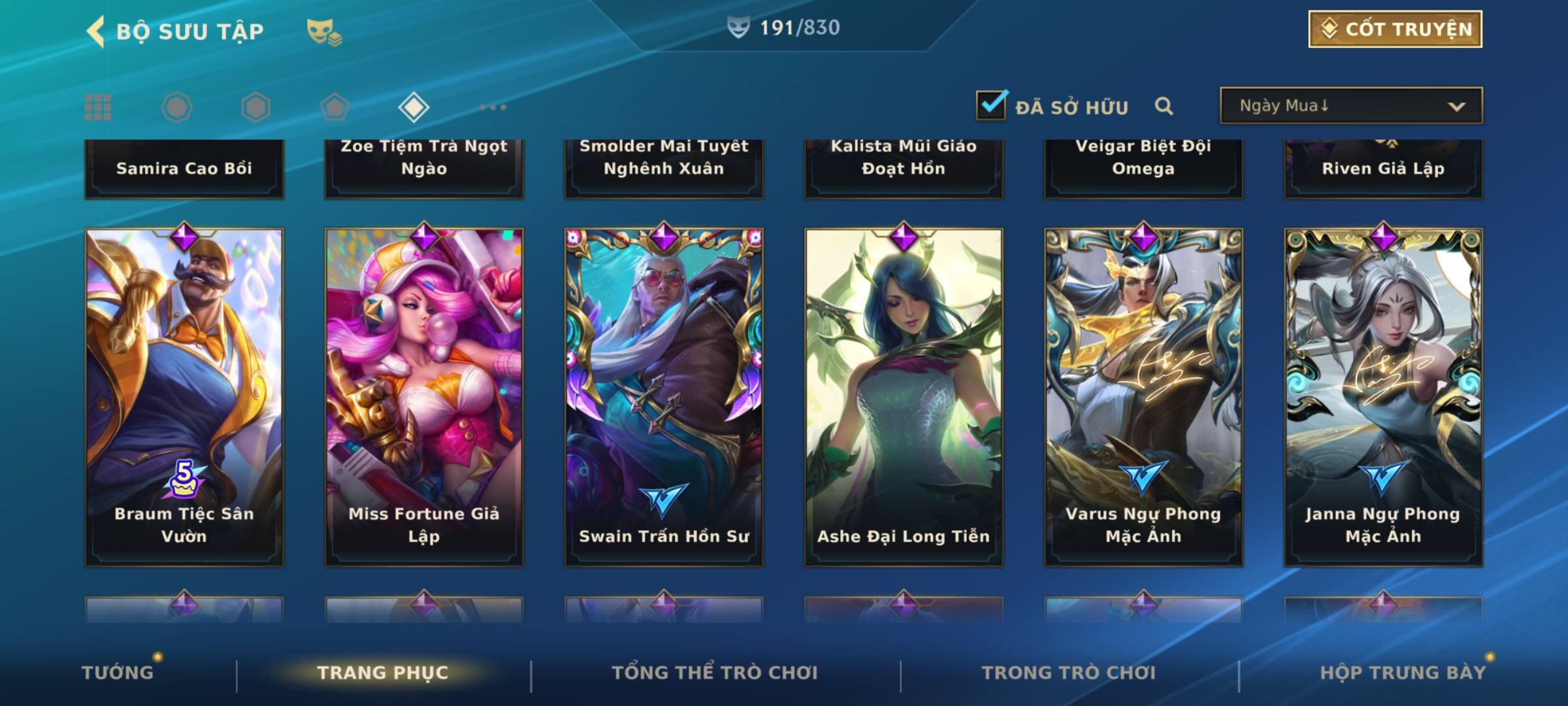Go back from Bộ Sưu Tập
Image resolution: width=1568 pixels, height=706 pixels.
pyautogui.click(x=97, y=31)
